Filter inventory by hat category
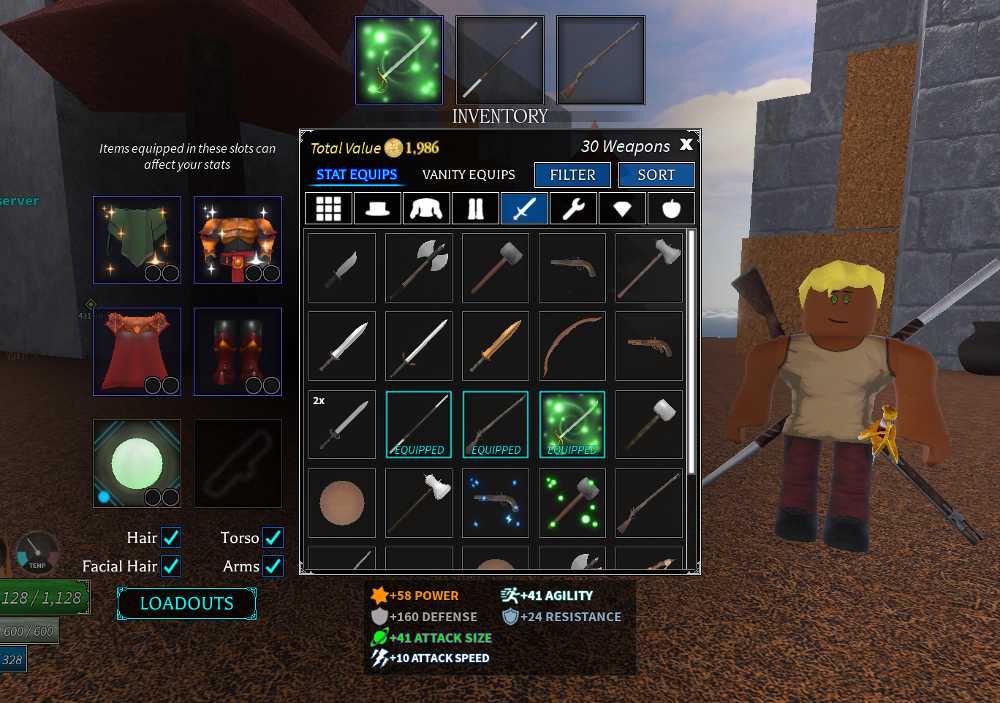This screenshot has width=1000, height=703. [x=378, y=209]
